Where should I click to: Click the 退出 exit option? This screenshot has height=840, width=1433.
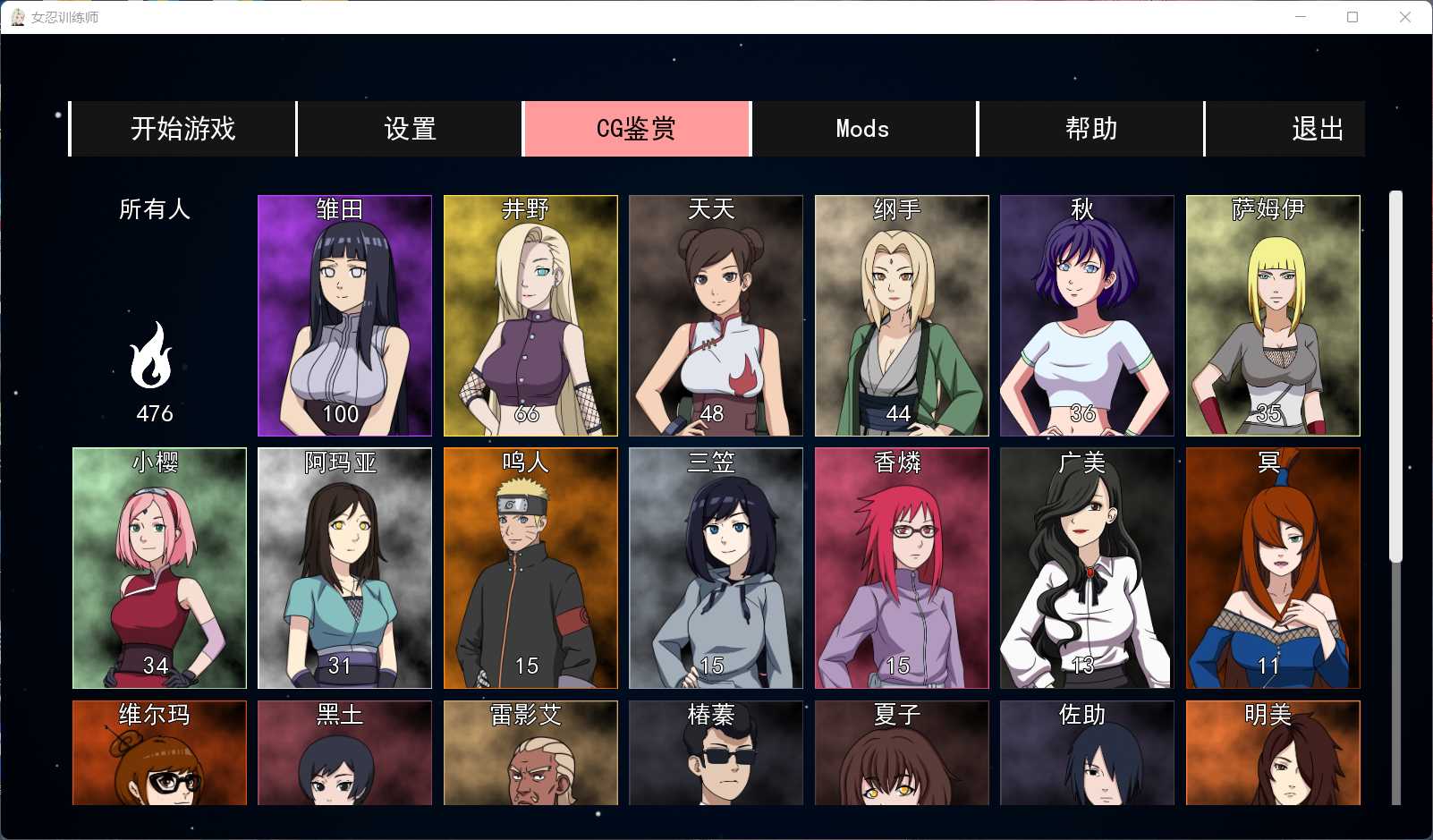pyautogui.click(x=1315, y=129)
